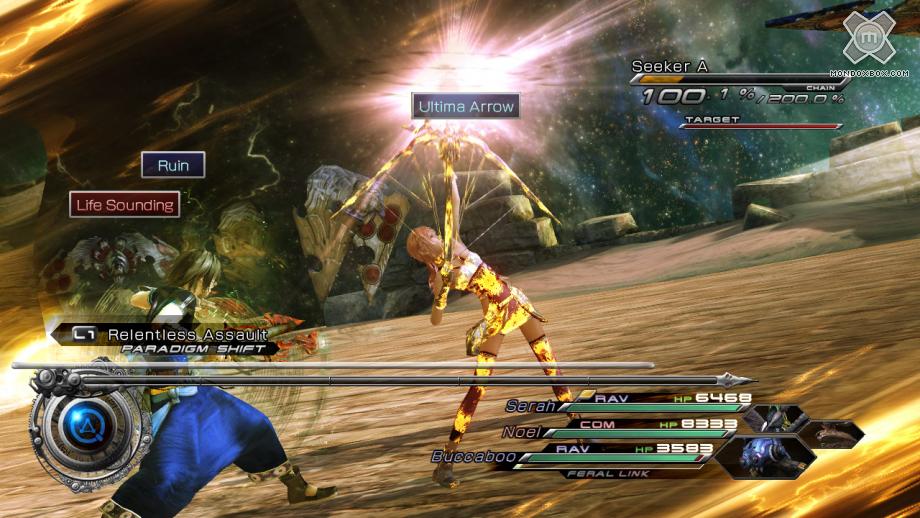Pick Buccaboo's party row
The height and width of the screenshot is (518, 920).
pos(580,456)
